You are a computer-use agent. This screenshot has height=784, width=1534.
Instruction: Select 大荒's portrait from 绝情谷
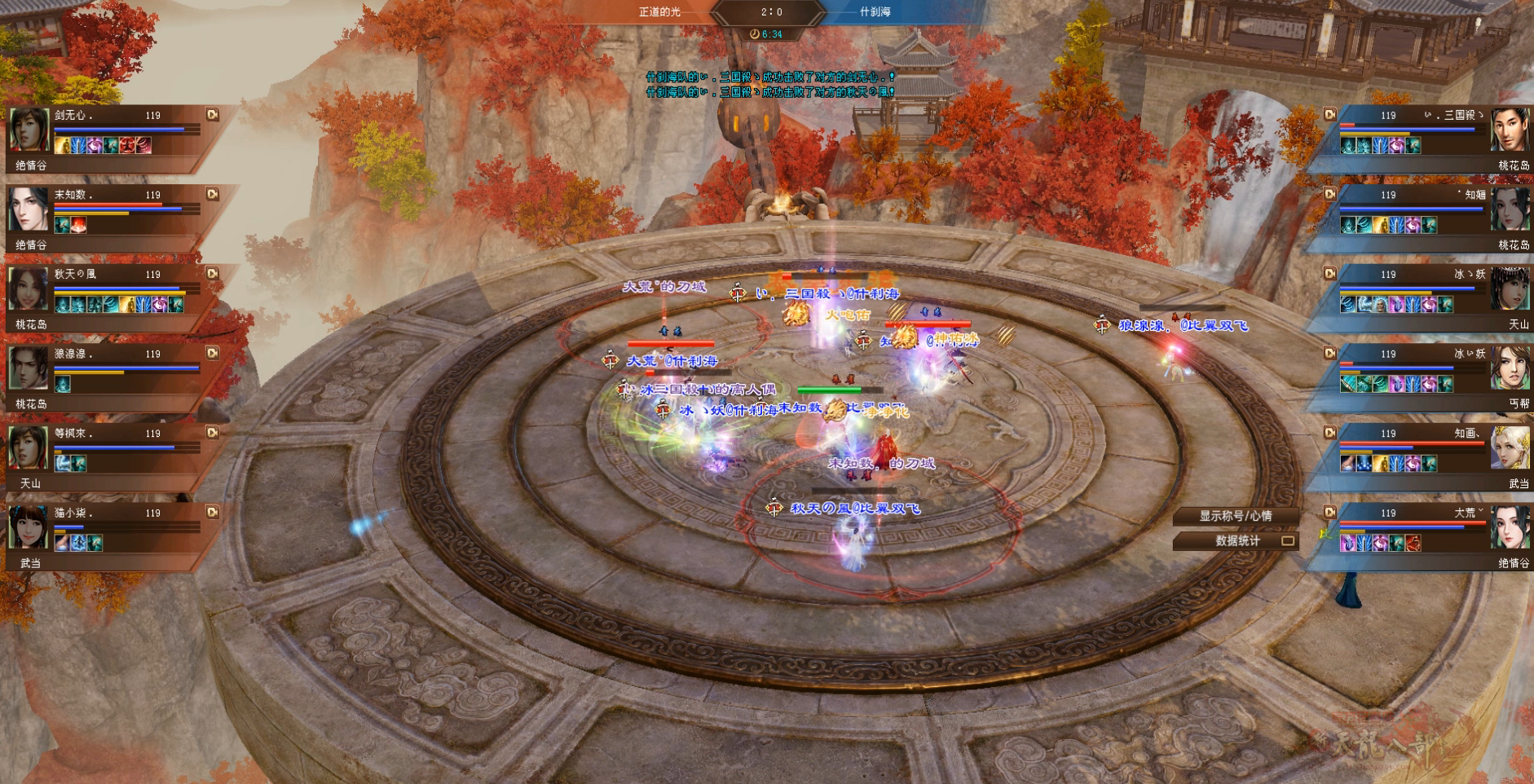1510,527
